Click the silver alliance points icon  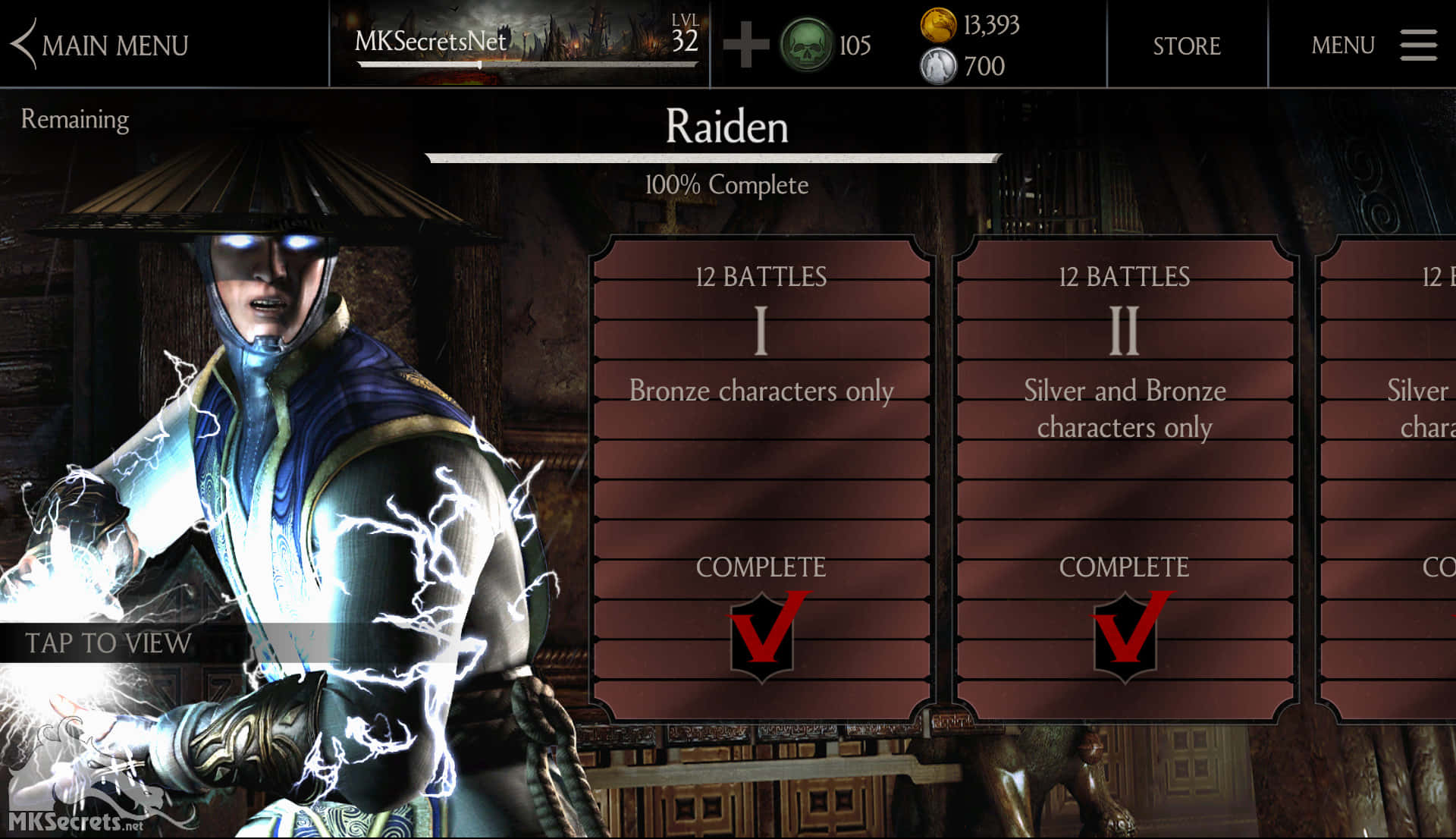pyautogui.click(x=938, y=67)
